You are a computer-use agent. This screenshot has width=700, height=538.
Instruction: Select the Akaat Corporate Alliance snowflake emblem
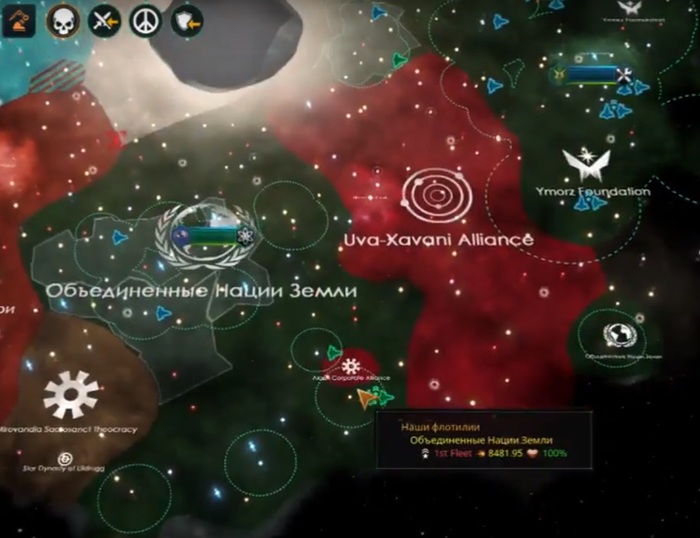pos(351,364)
